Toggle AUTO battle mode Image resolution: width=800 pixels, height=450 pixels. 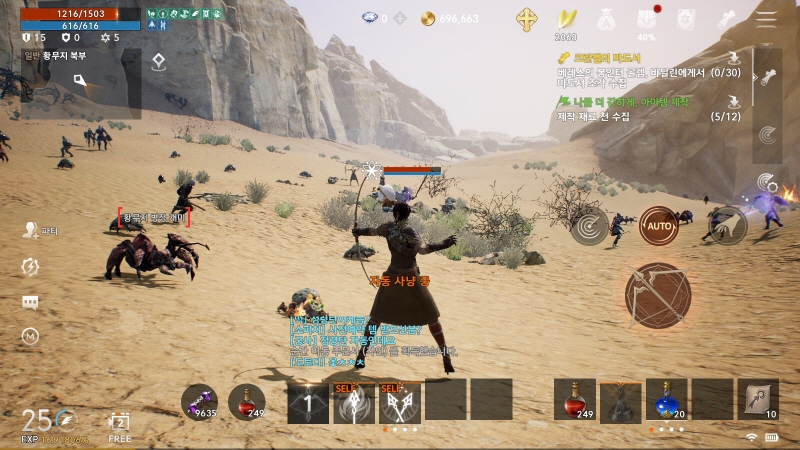click(658, 226)
